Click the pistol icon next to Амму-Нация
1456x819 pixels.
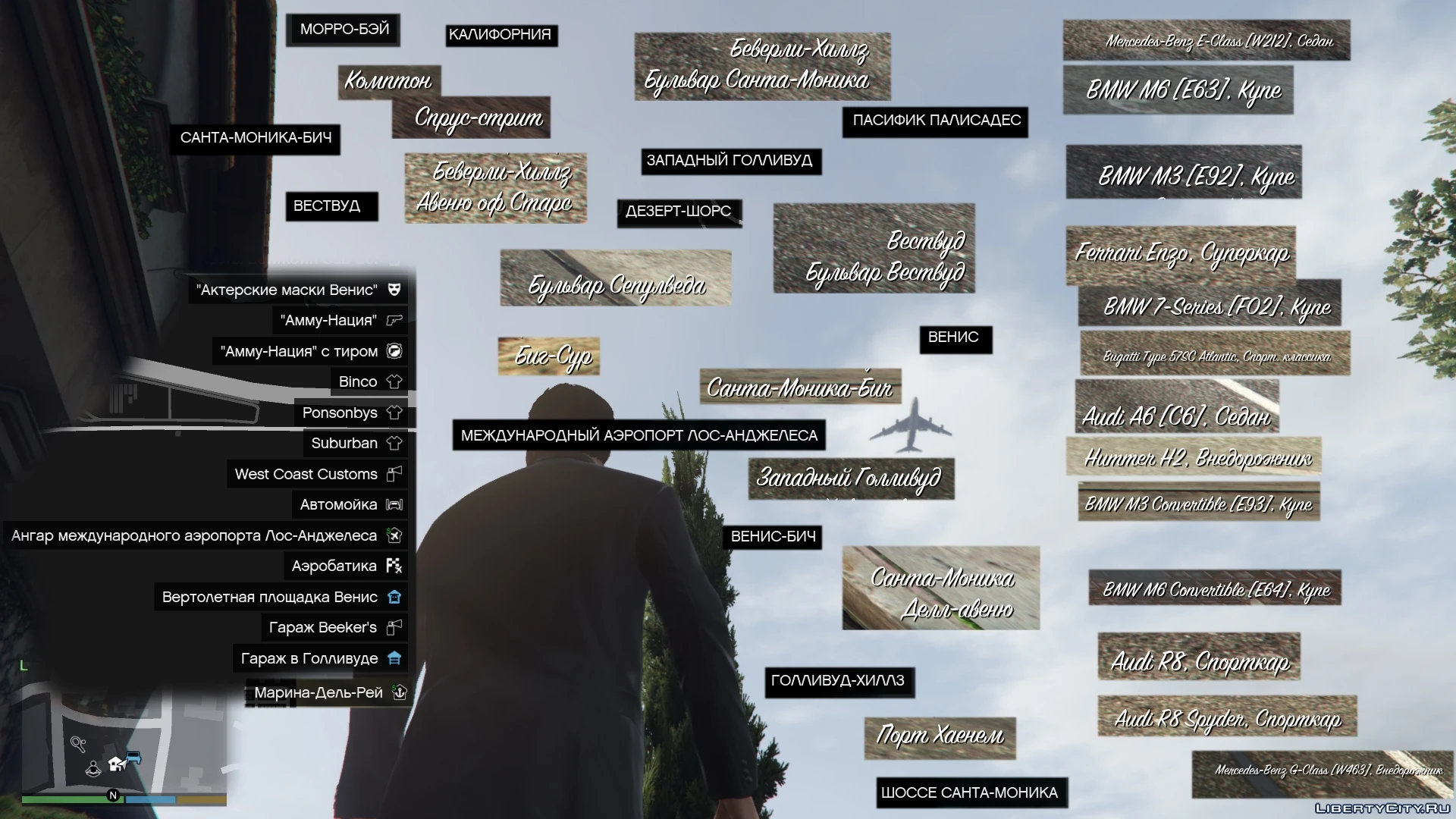coord(394,321)
